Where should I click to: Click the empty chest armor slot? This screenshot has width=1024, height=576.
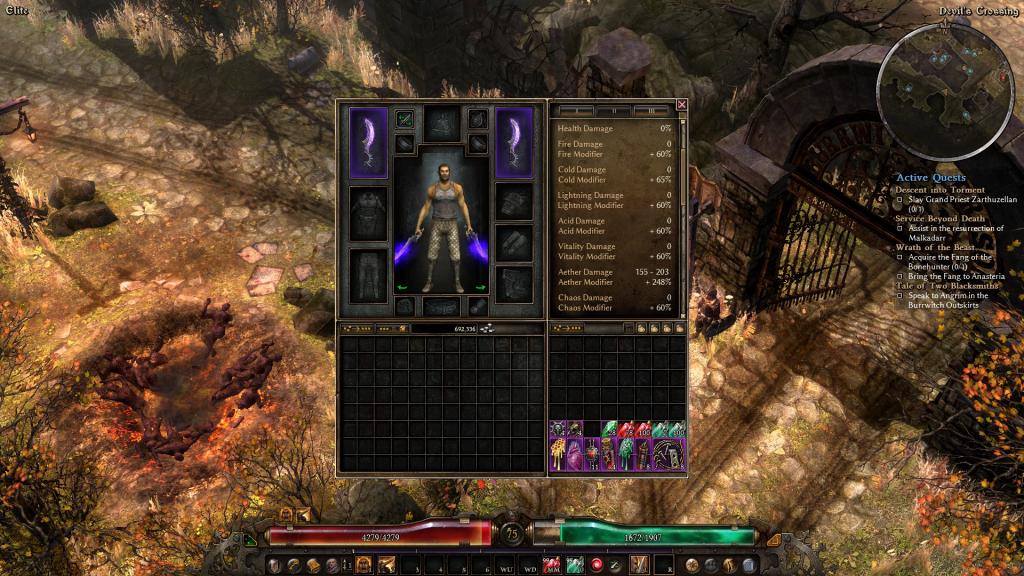coord(367,212)
